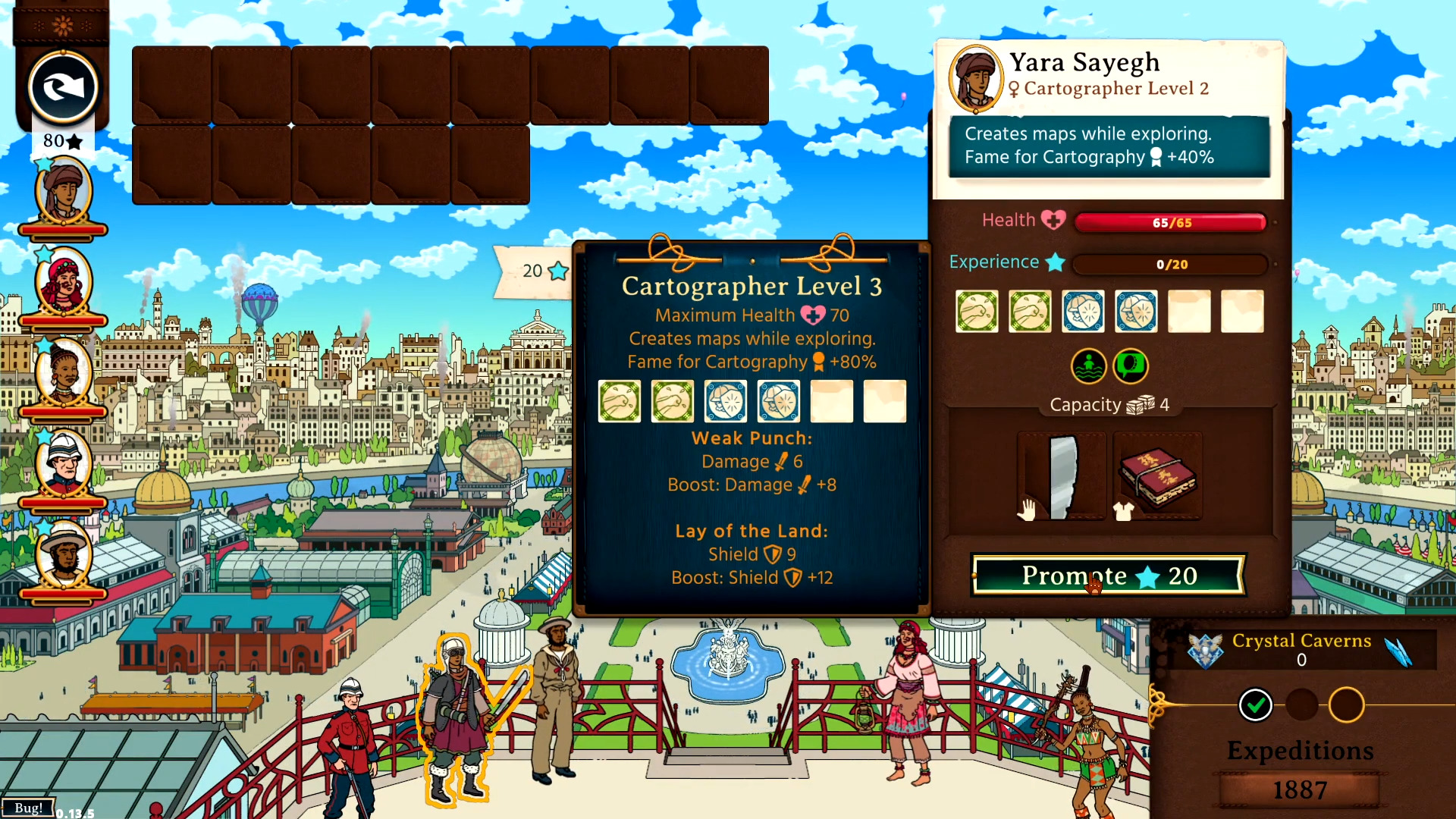Open the Crystal Caverns trophy entry

coord(1301,649)
